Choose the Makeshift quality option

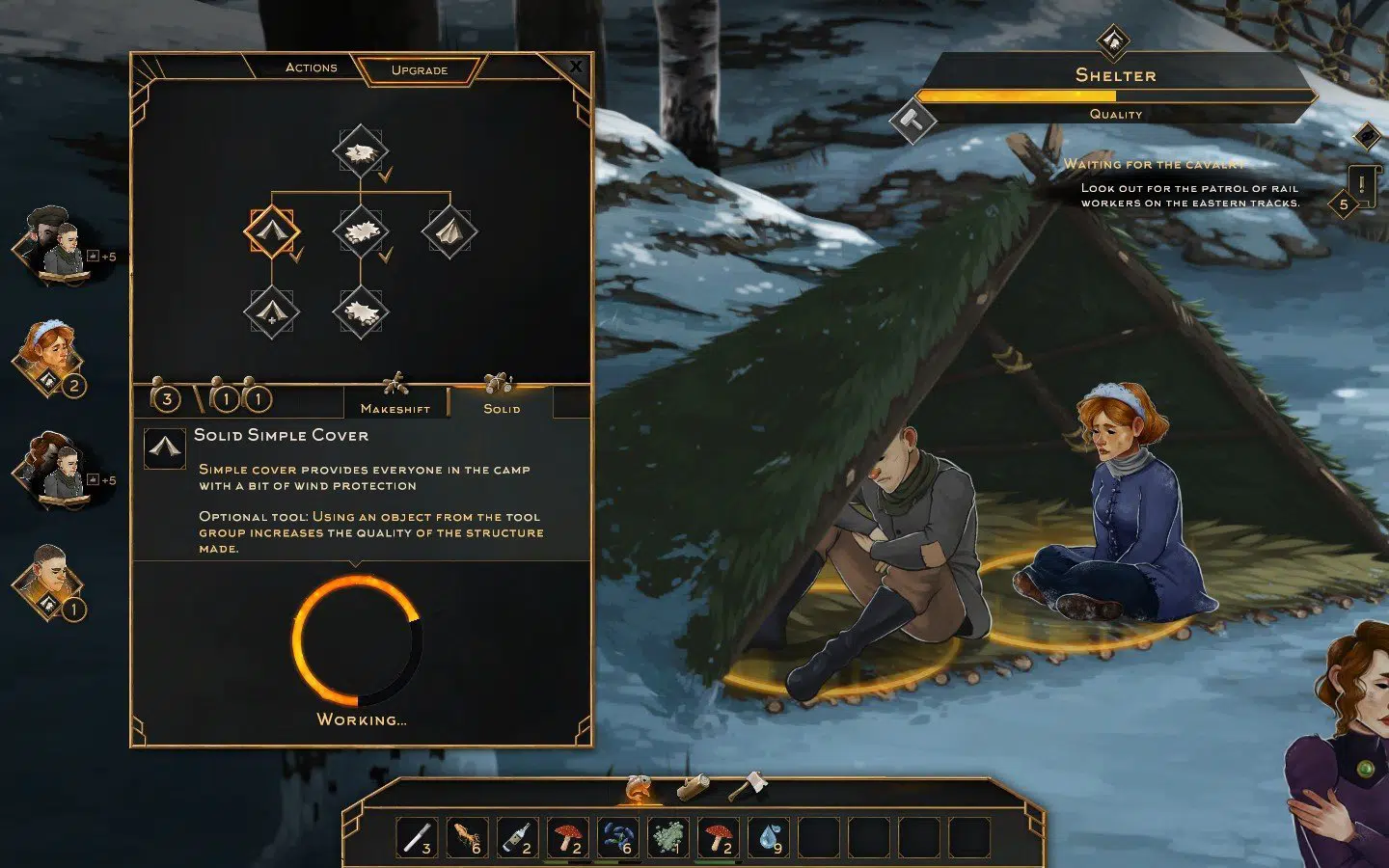point(395,397)
